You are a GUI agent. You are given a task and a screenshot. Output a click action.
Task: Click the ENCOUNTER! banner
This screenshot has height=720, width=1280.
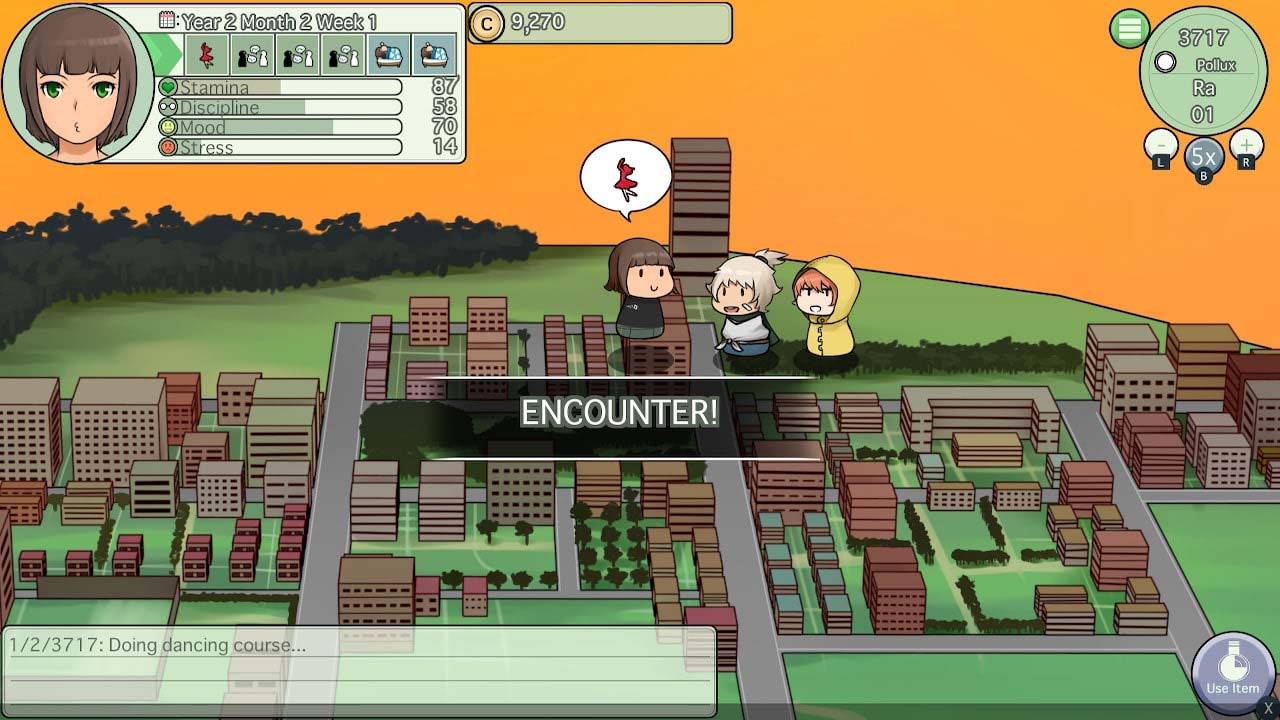[x=621, y=411]
